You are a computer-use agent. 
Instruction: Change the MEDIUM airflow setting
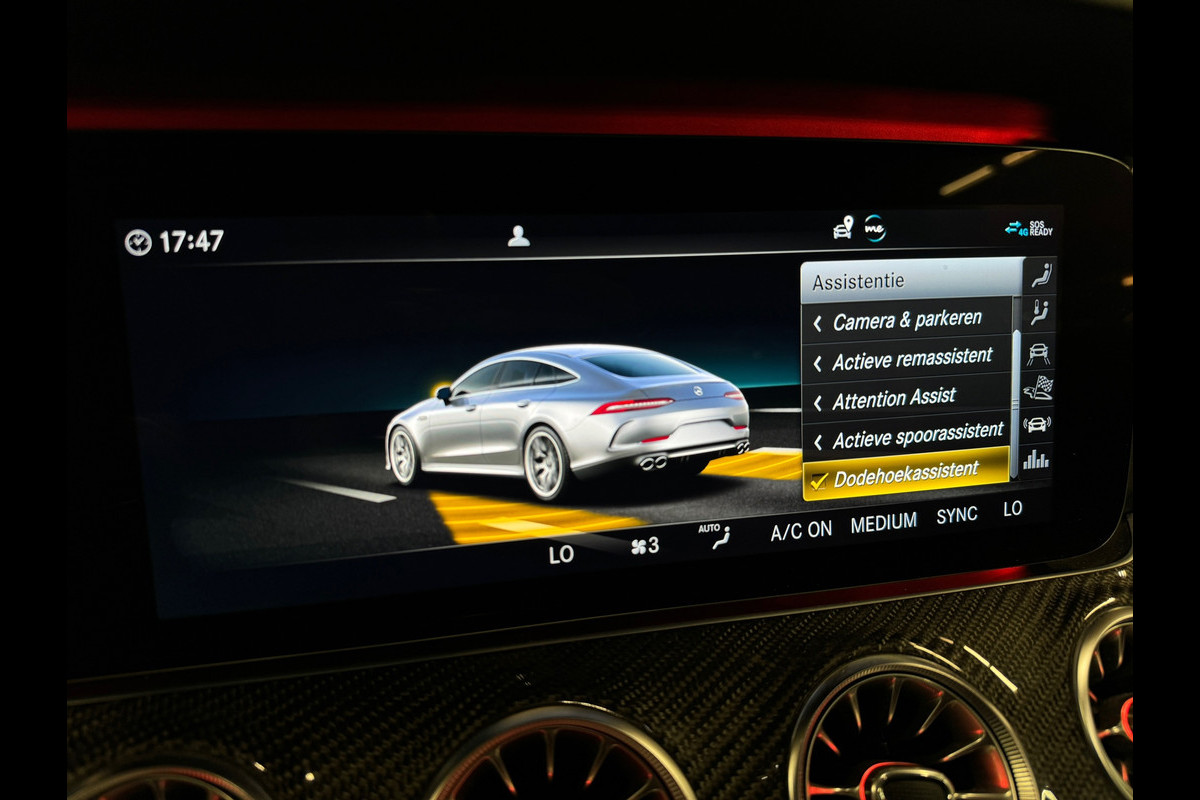pyautogui.click(x=884, y=523)
